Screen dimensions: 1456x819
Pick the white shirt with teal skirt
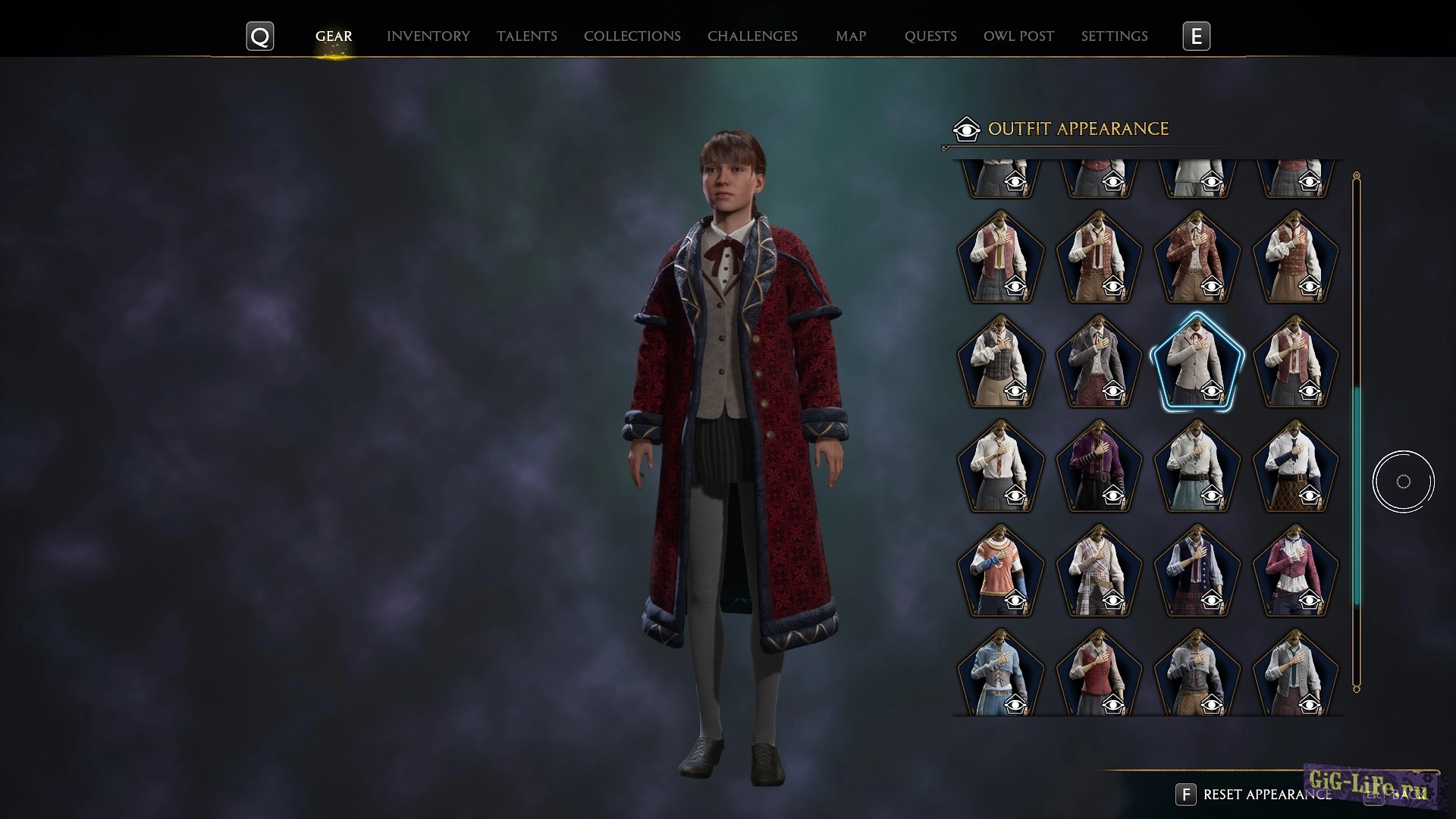tap(1197, 466)
